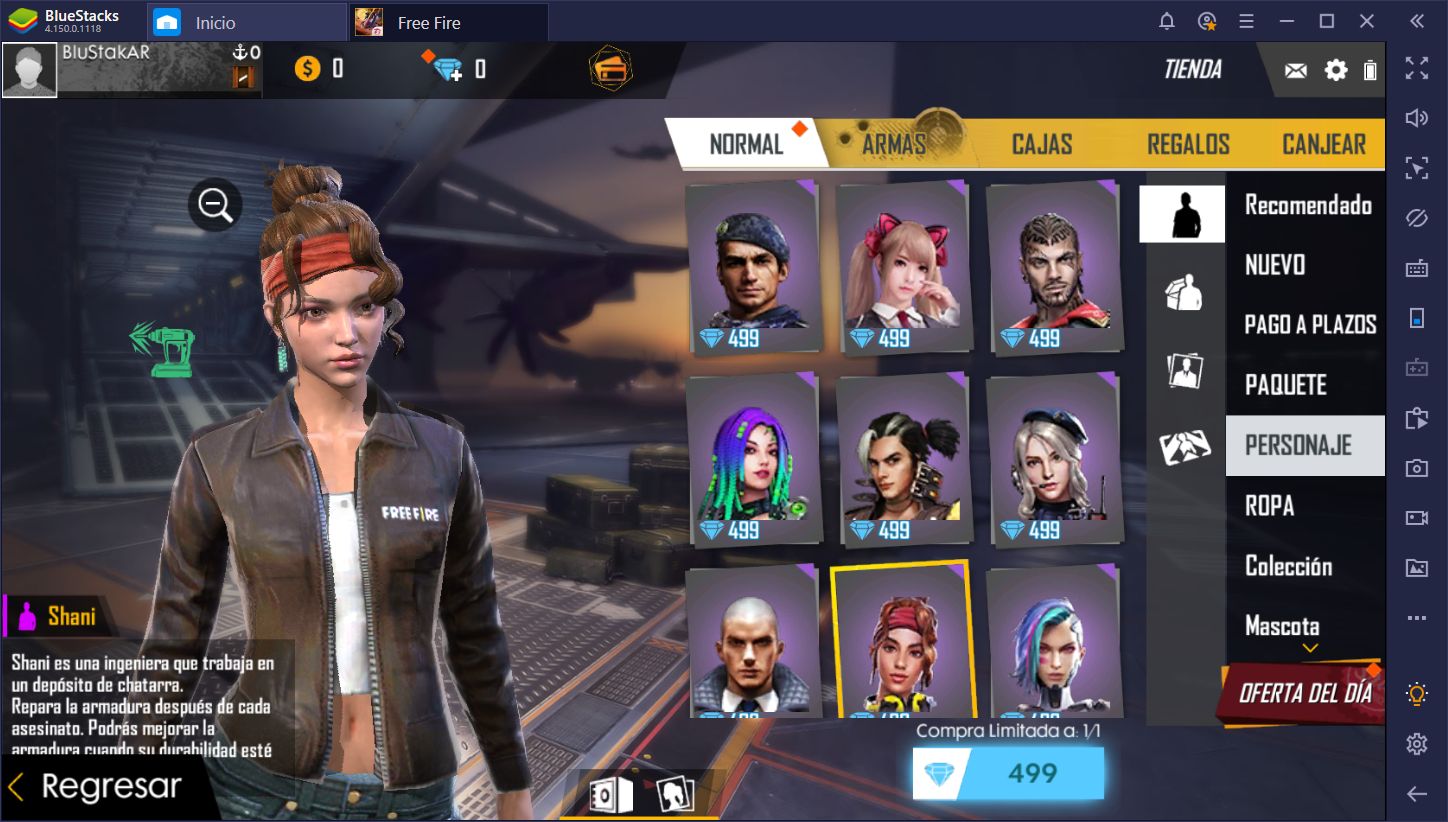1448x822 pixels.
Task: Choose the bald man character card
Action: [x=752, y=642]
